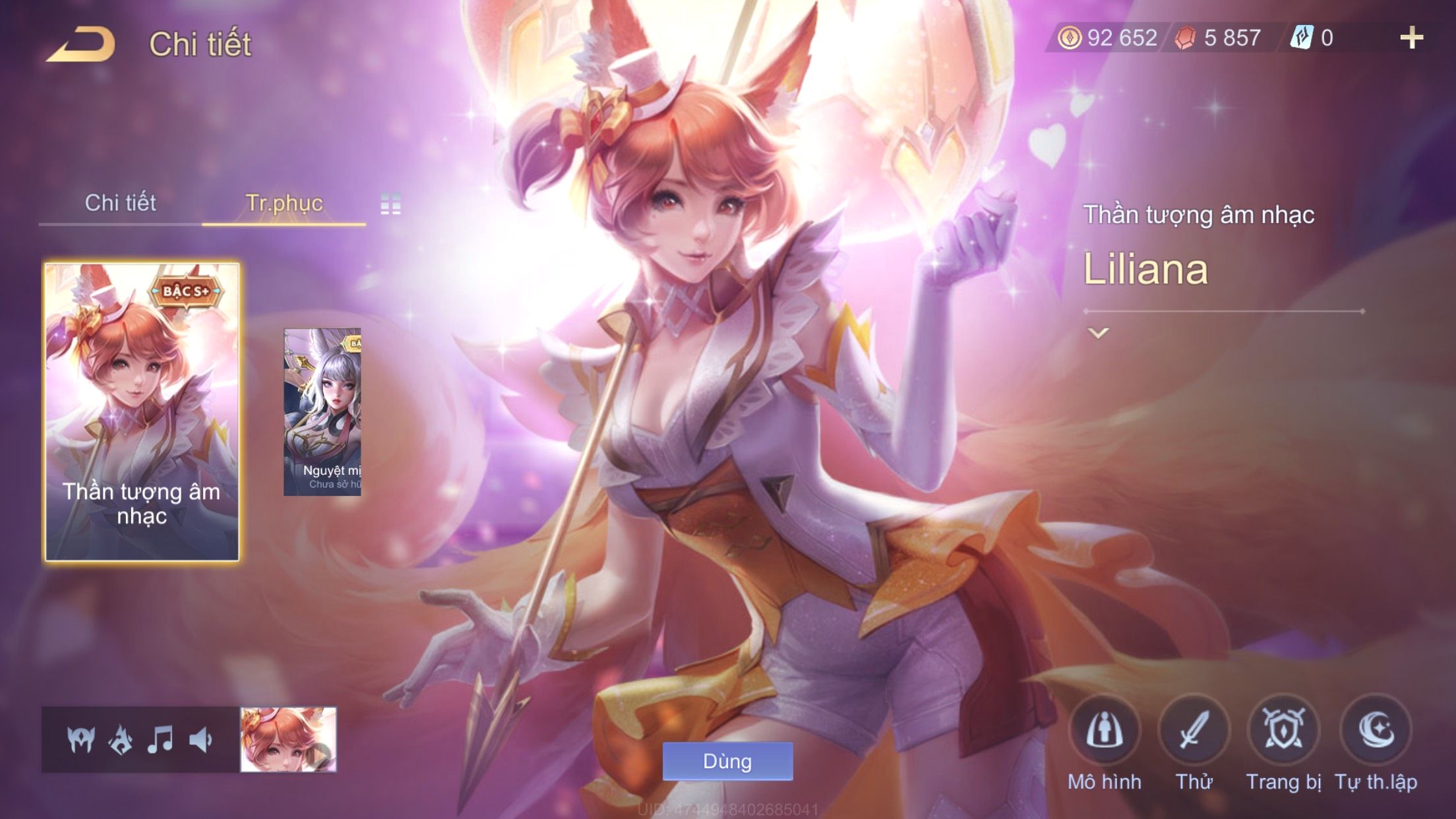This screenshot has height=819, width=1456.
Task: Choose the Nguyệt mị skin card
Action: [322, 412]
